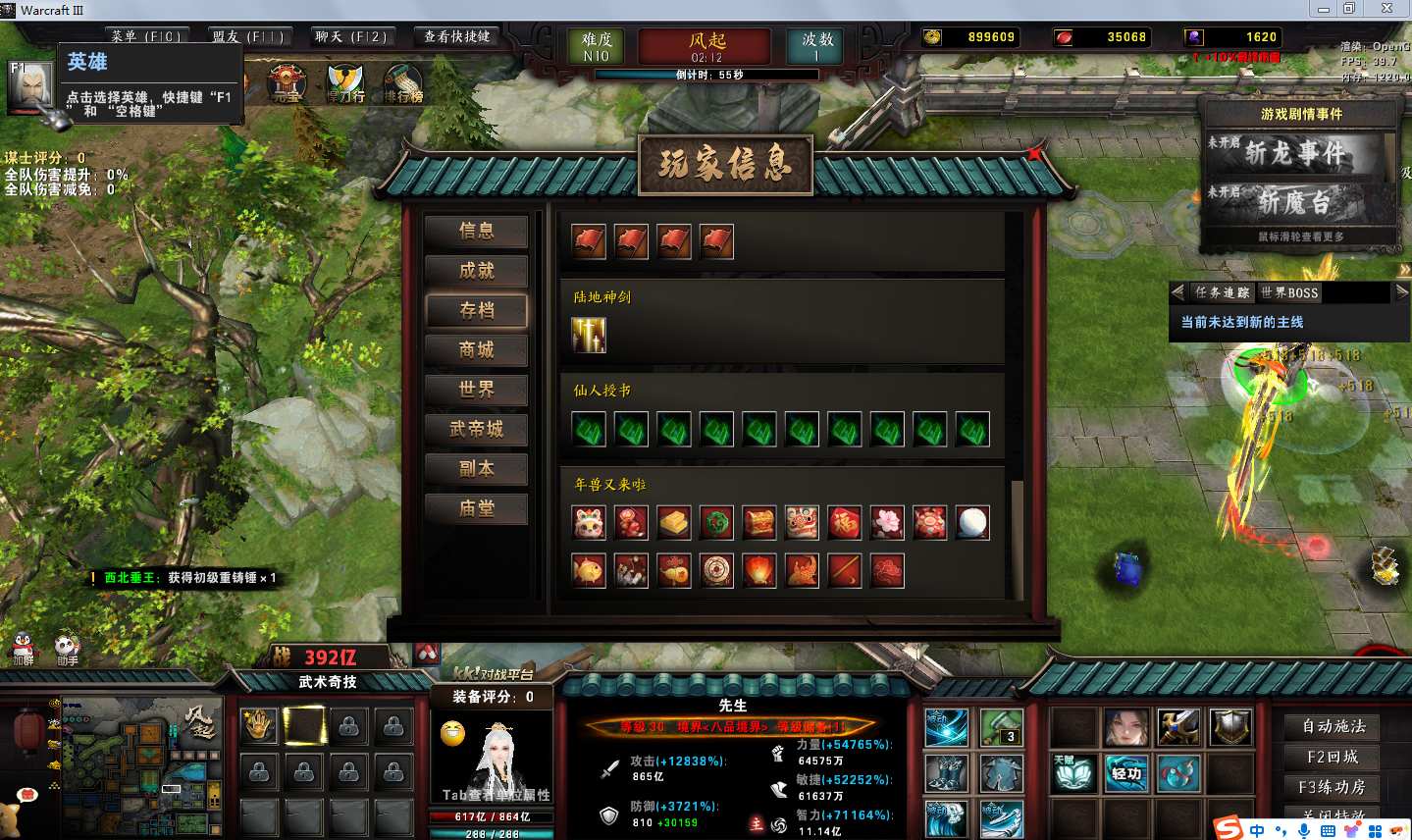Open the 聊天 (F12) chat log

350,37
